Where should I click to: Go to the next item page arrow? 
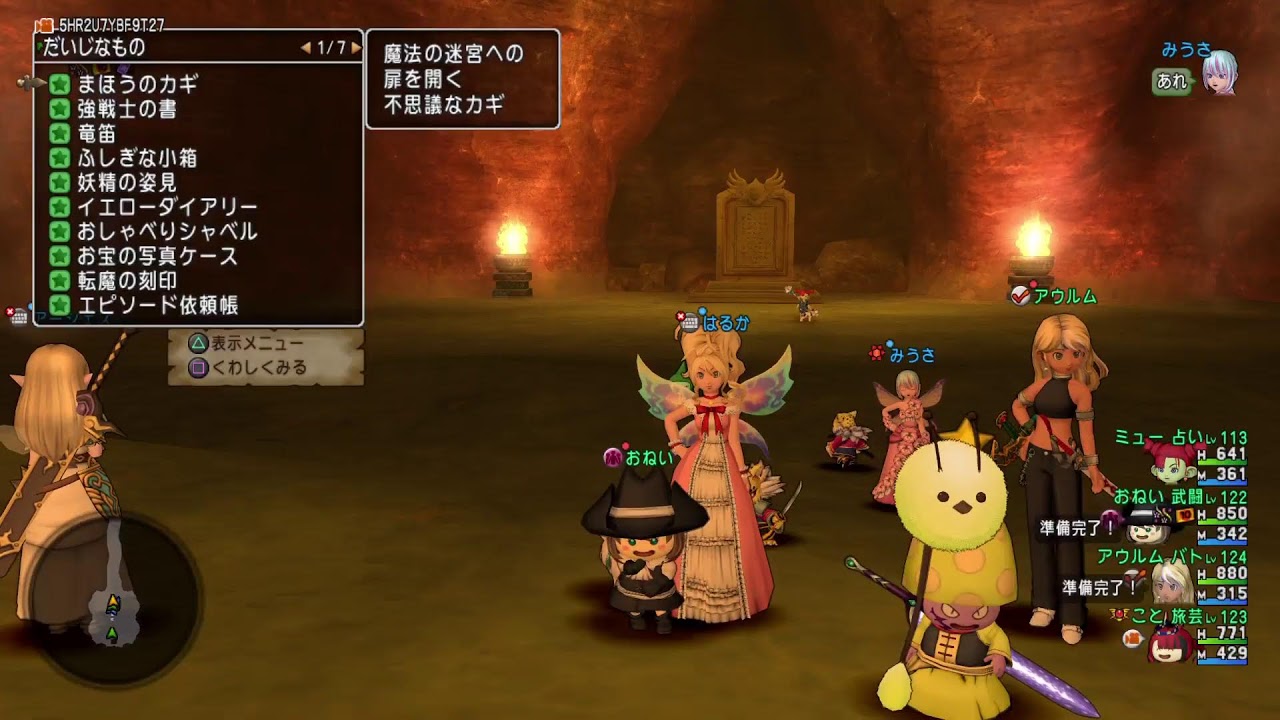coord(355,48)
